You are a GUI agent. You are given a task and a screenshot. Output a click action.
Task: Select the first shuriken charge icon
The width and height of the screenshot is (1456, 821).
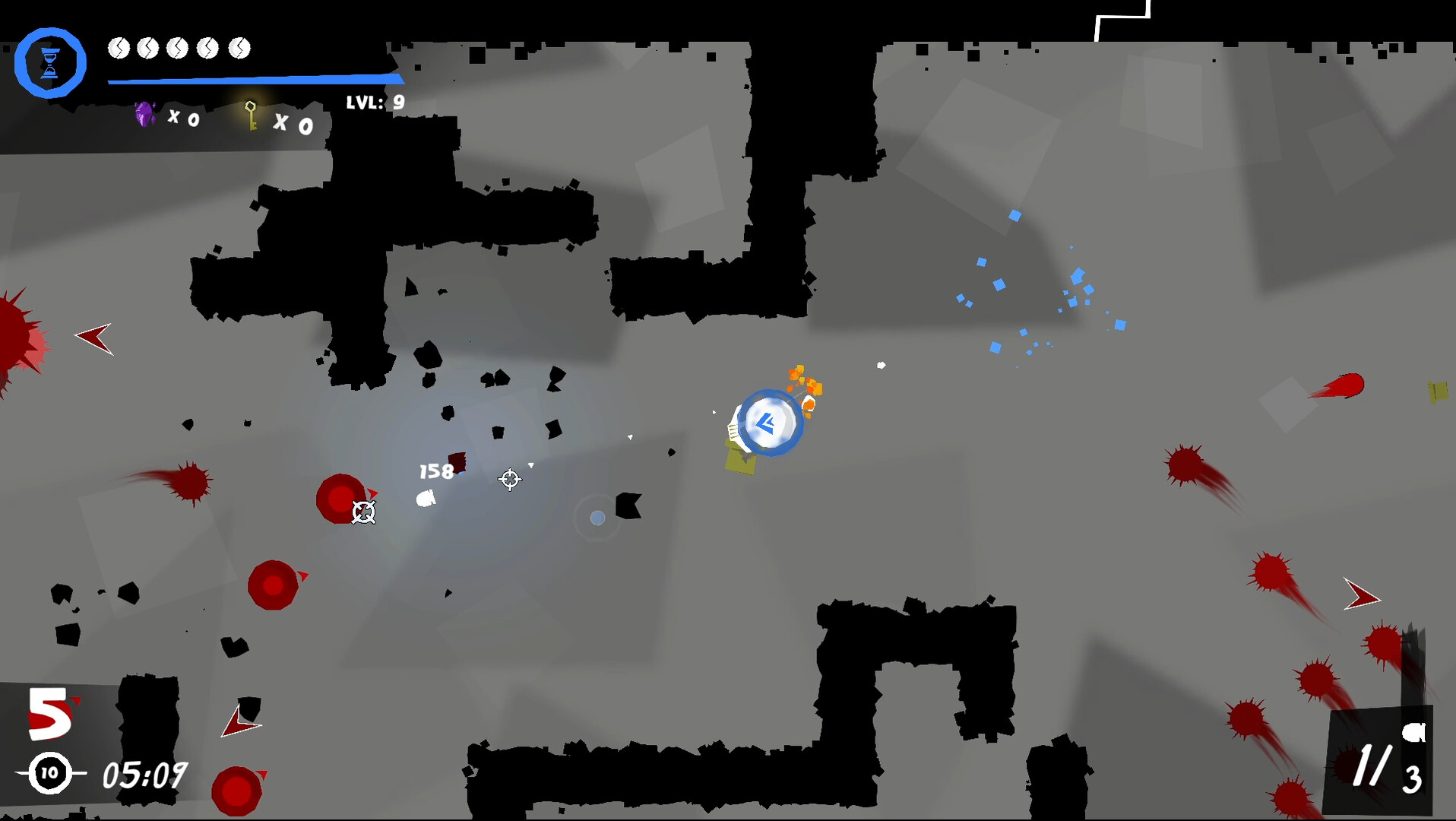click(120, 48)
